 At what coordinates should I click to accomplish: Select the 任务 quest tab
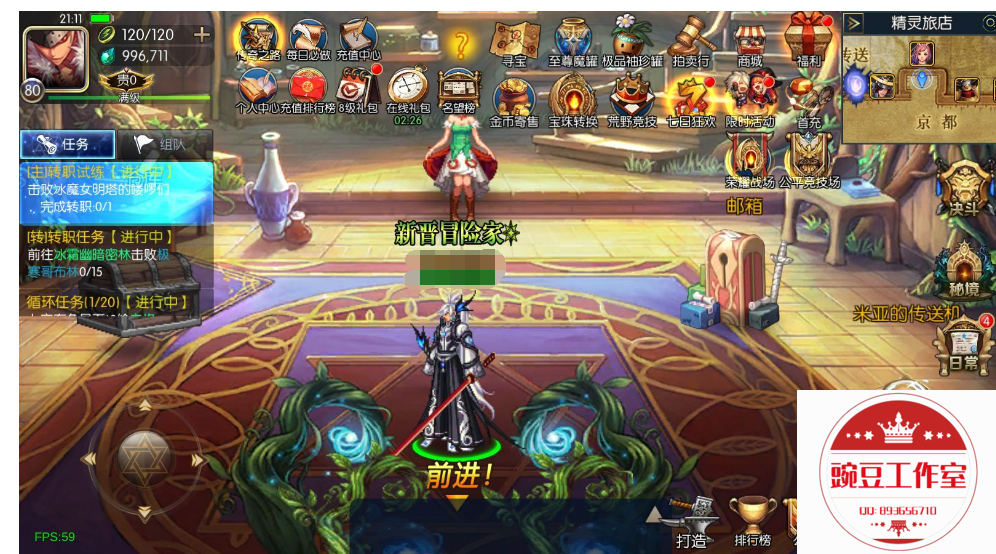pos(68,144)
